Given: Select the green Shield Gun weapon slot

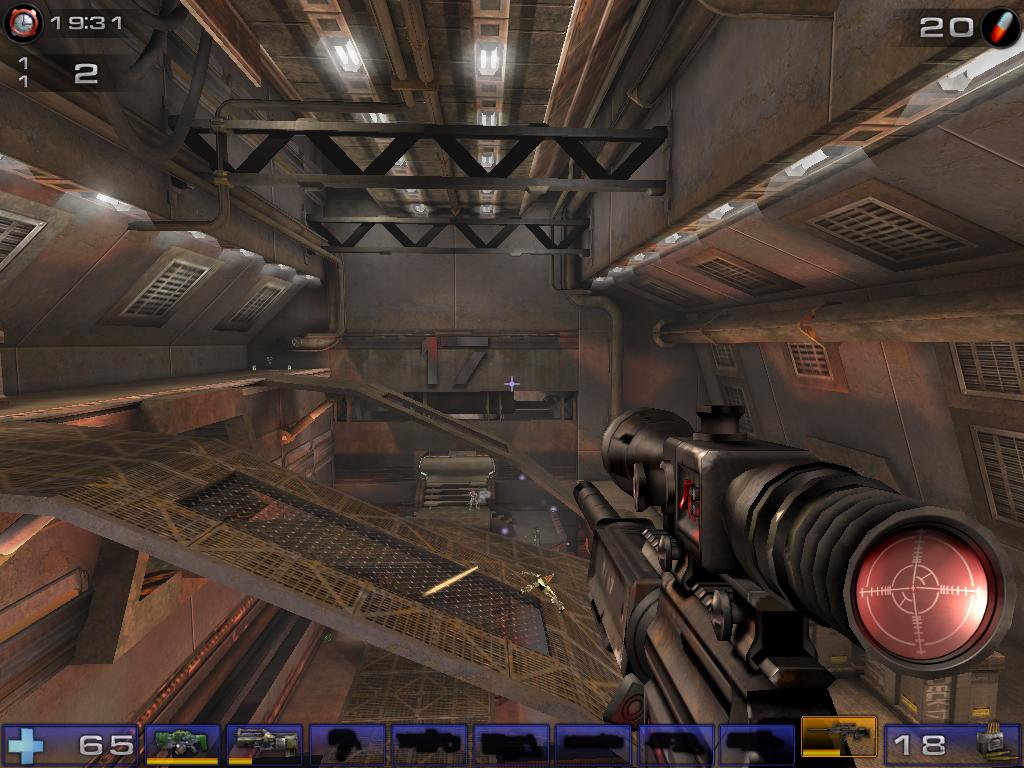Looking at the screenshot, I should 183,743.
